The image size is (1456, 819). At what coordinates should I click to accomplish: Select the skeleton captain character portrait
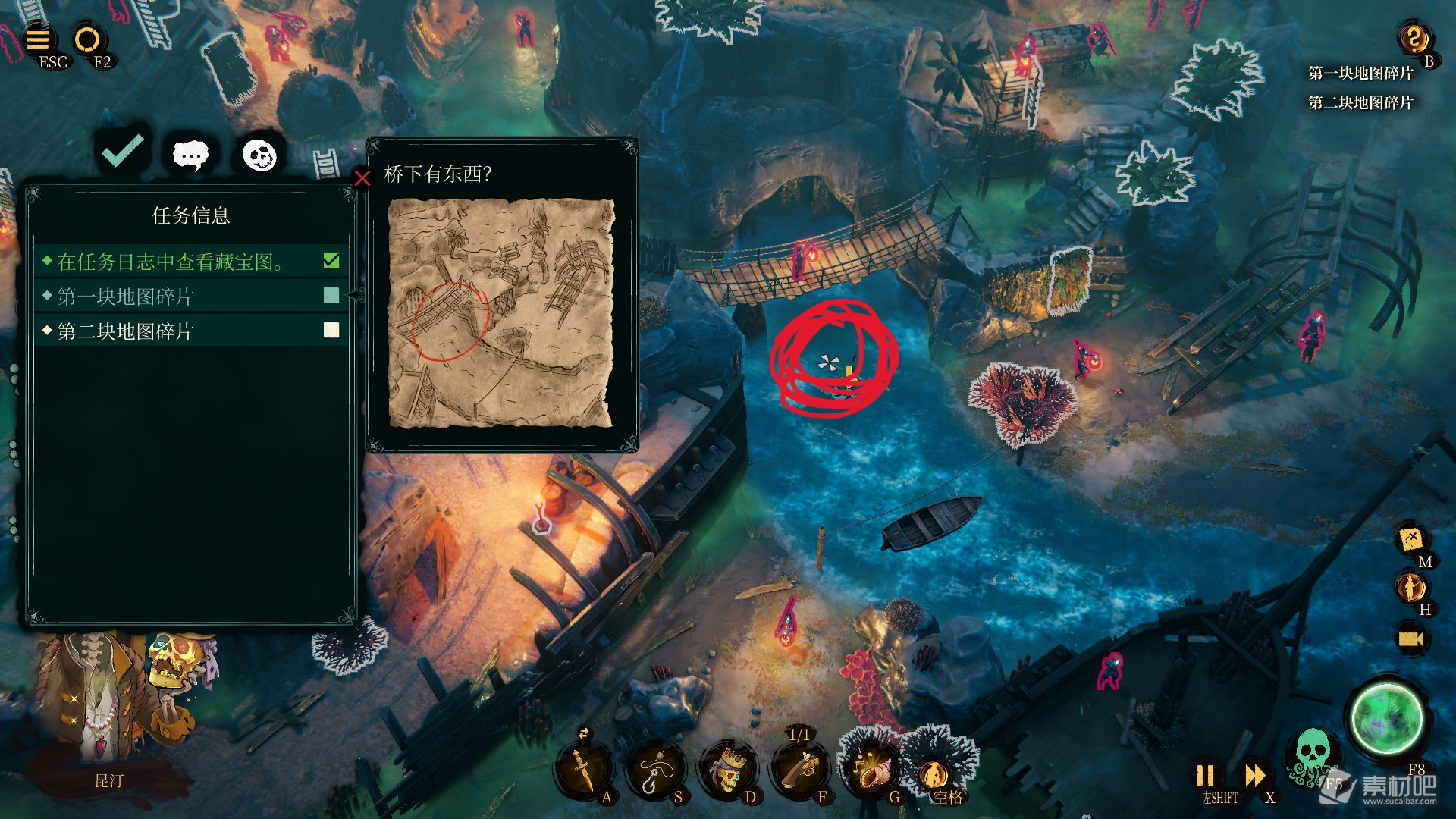(x=114, y=705)
